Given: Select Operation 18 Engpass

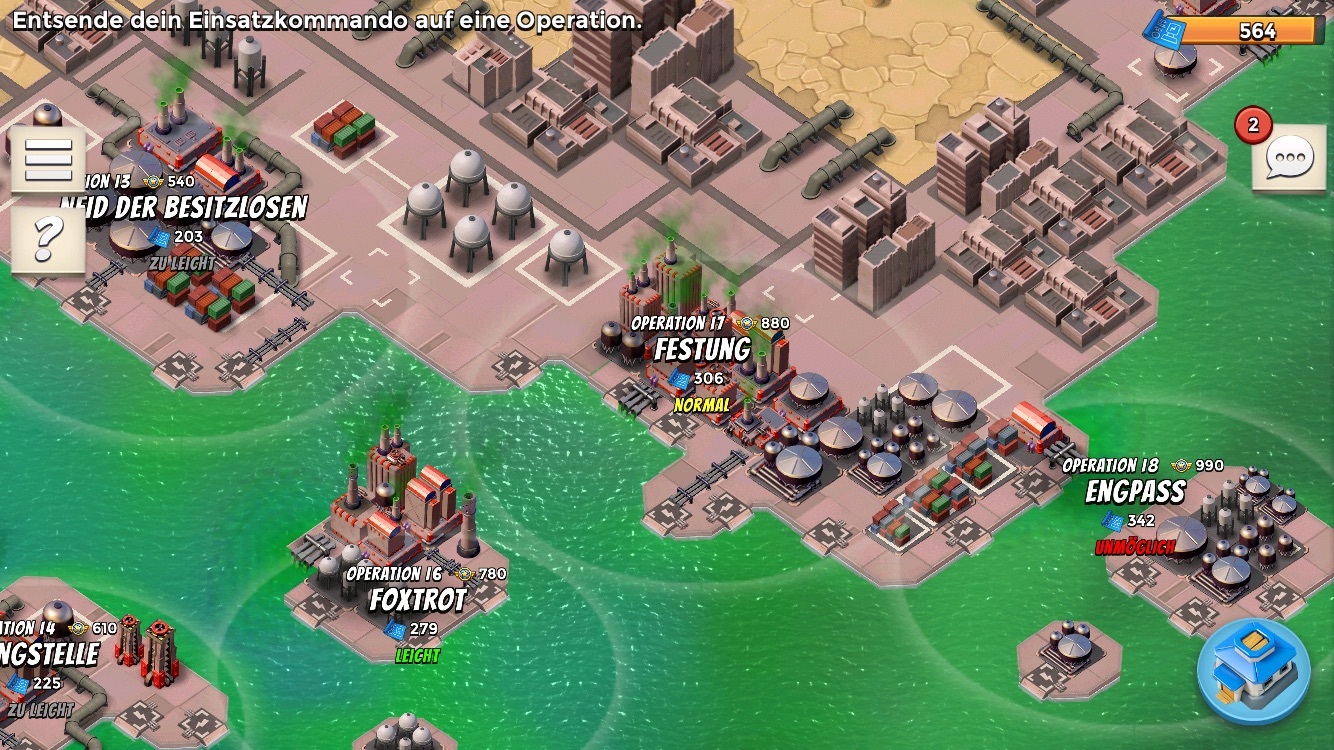Looking at the screenshot, I should tap(1135, 492).
